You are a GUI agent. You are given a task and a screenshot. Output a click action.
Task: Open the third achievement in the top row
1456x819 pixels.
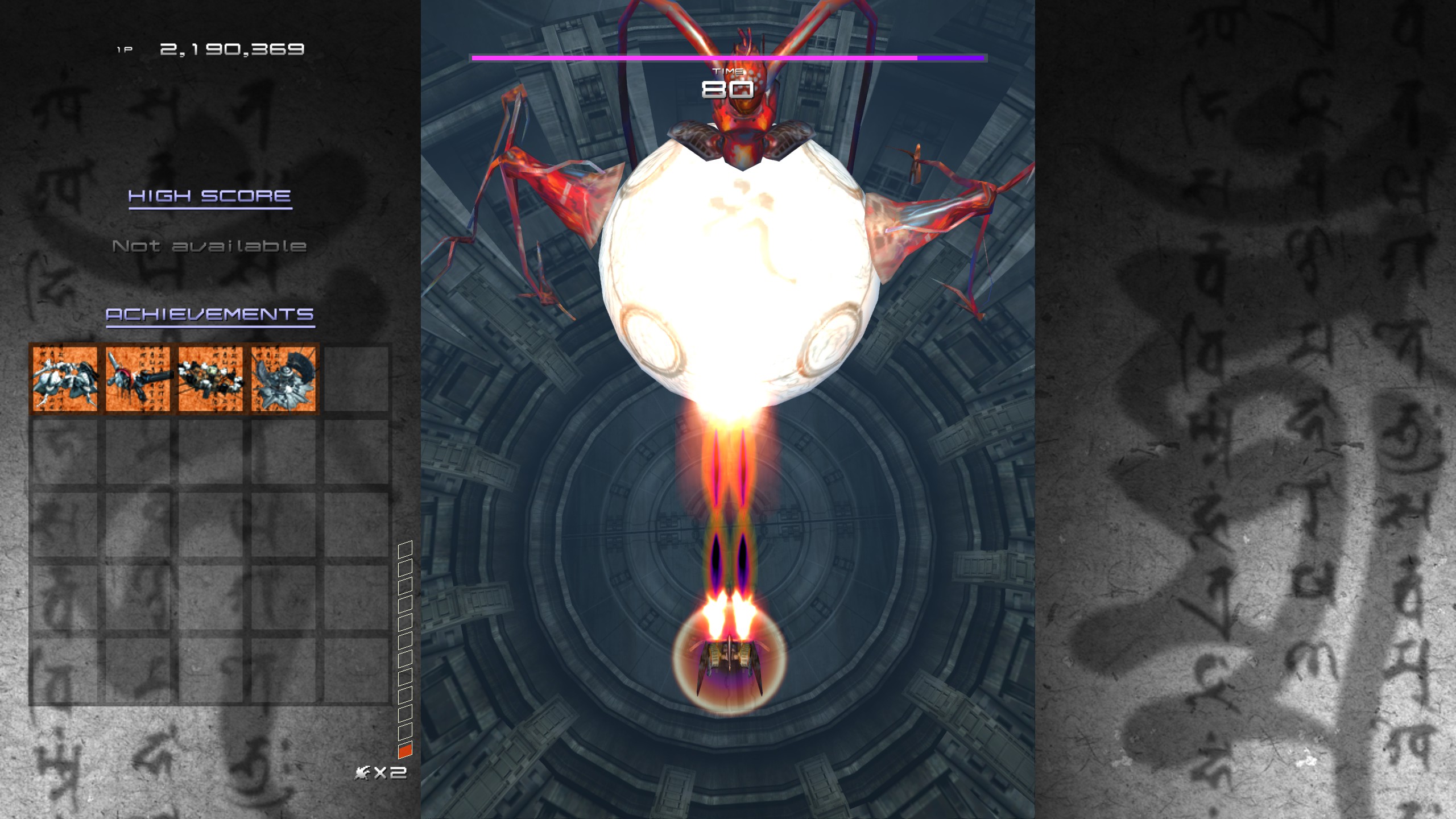(210, 380)
